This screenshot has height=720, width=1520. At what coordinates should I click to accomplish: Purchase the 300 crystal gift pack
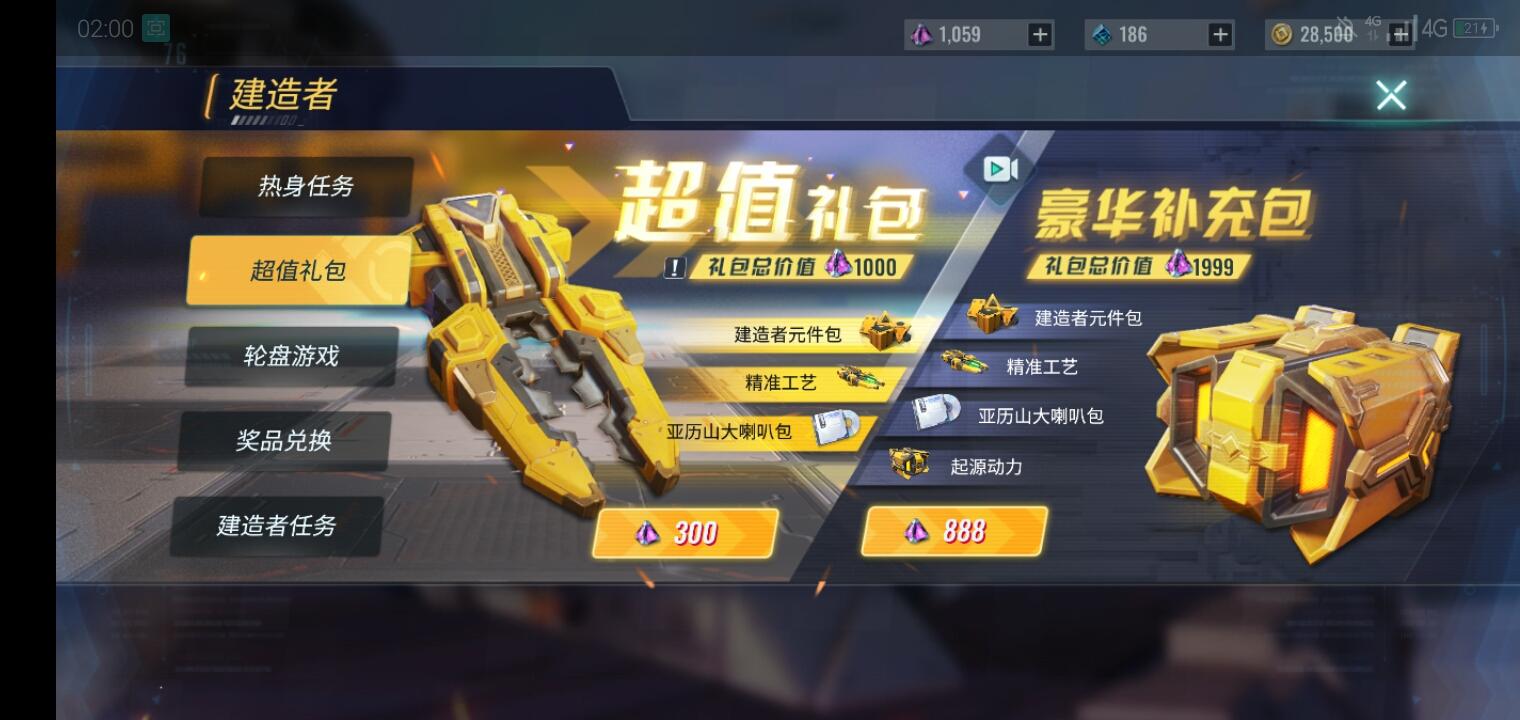[683, 533]
